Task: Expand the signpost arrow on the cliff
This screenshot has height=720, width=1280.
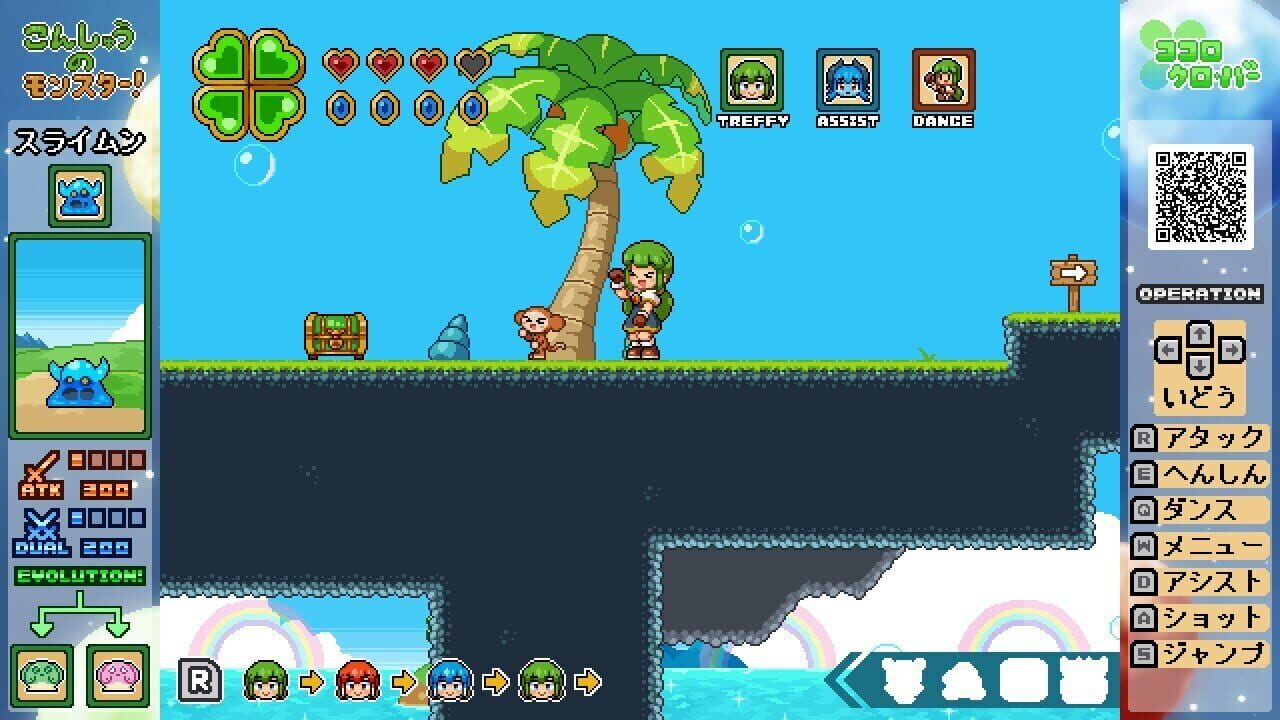Action: [1072, 271]
